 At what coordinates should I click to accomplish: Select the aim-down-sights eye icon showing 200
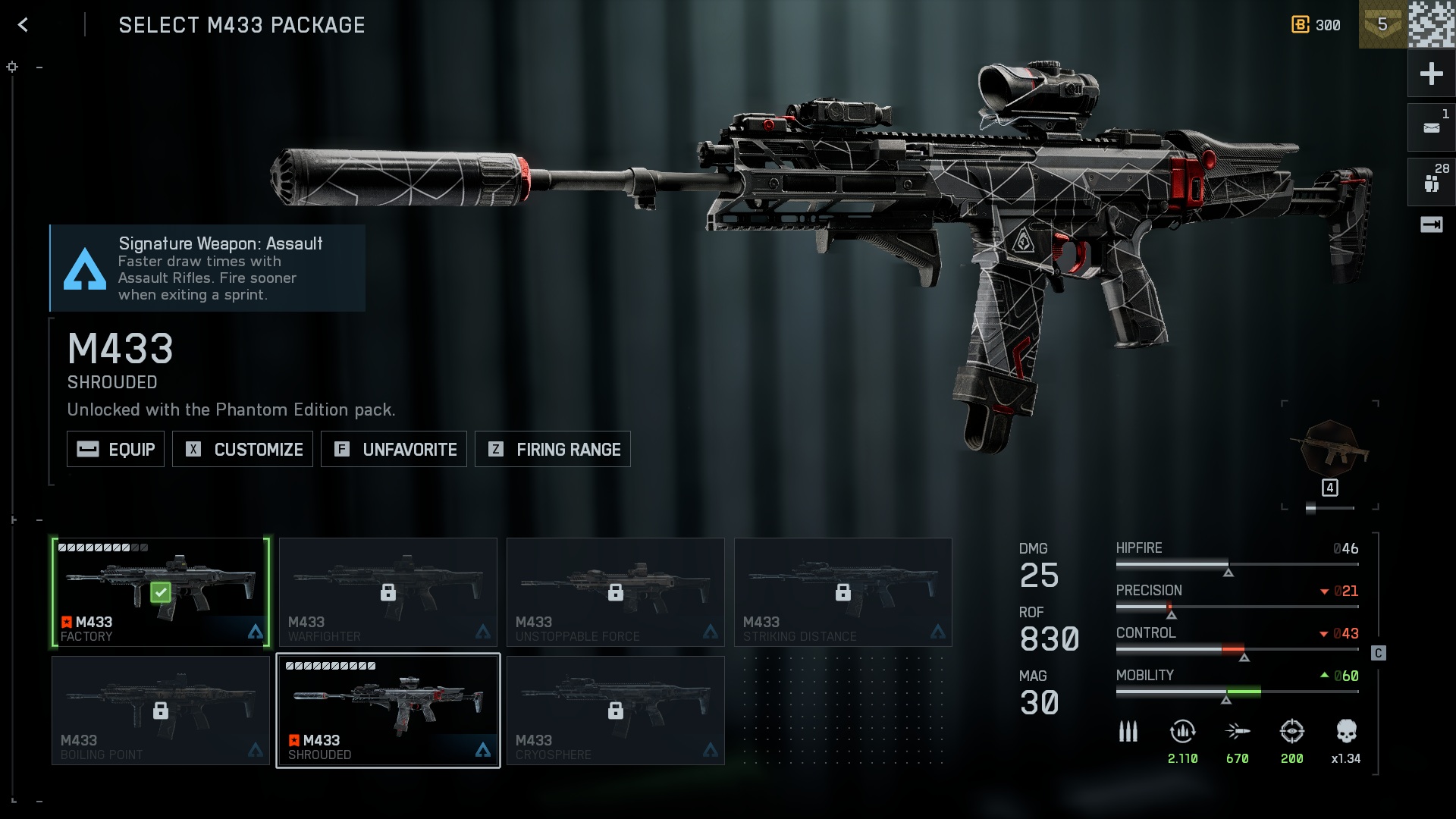1292,732
